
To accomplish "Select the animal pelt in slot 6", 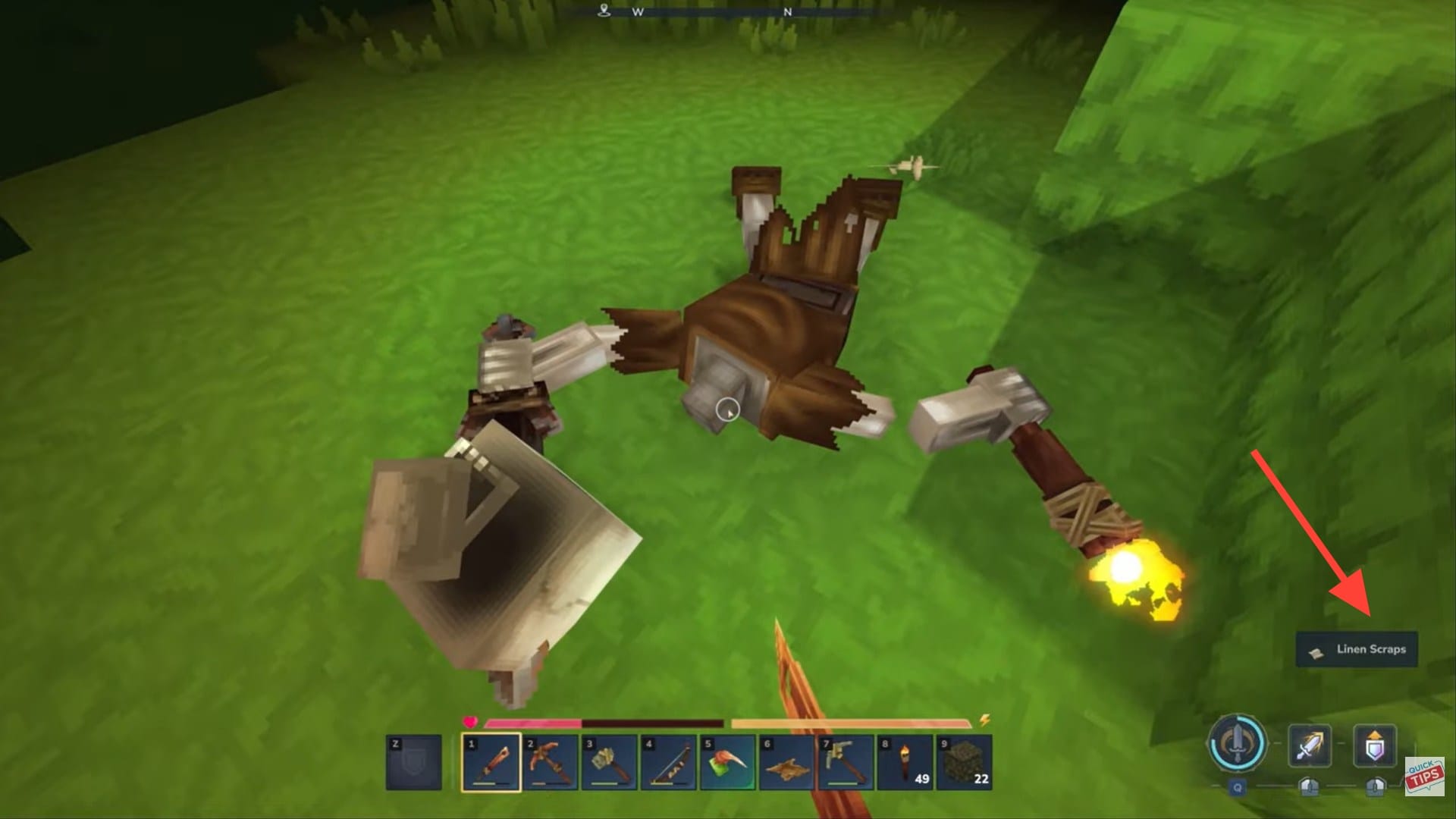I will click(x=787, y=761).
